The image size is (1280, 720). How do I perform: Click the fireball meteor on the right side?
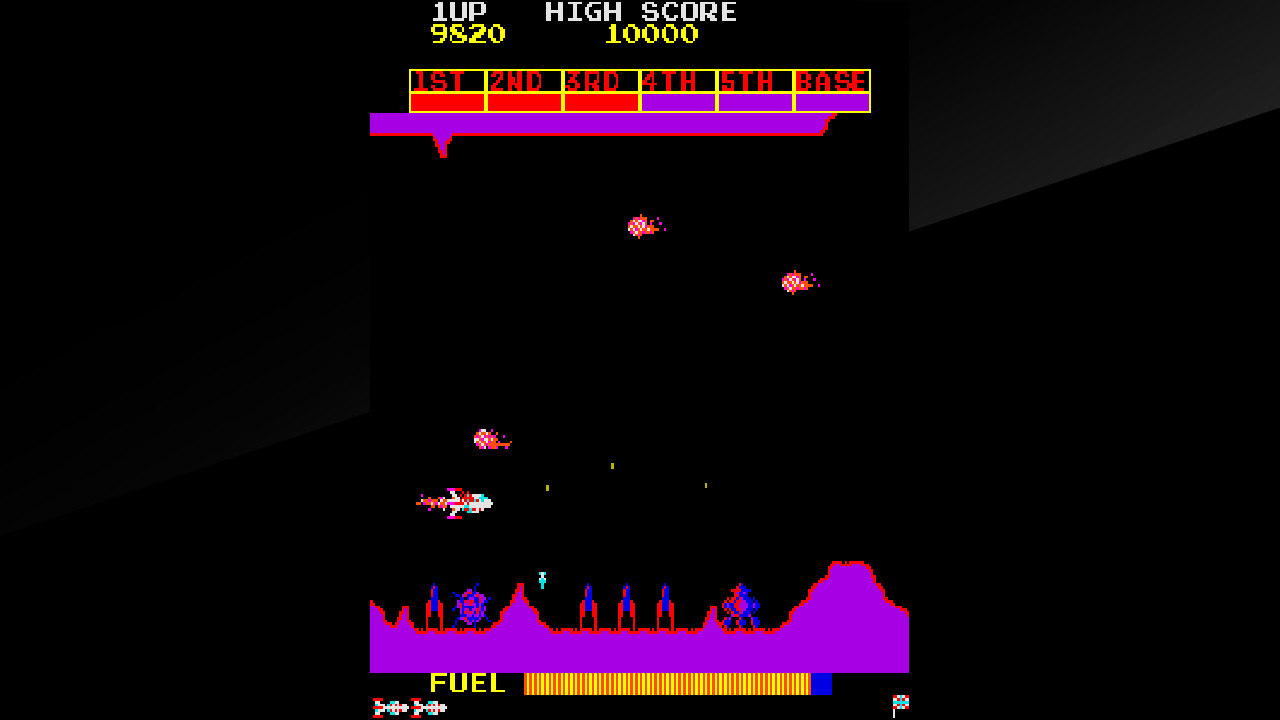coord(795,280)
